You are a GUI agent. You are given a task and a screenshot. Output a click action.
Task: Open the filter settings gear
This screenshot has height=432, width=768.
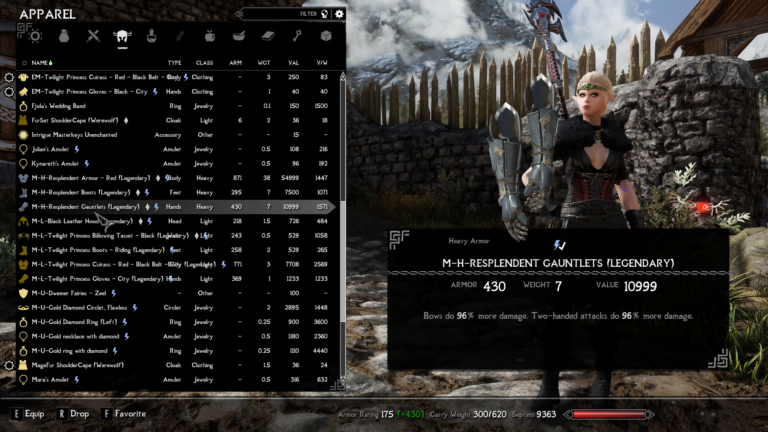(x=339, y=14)
